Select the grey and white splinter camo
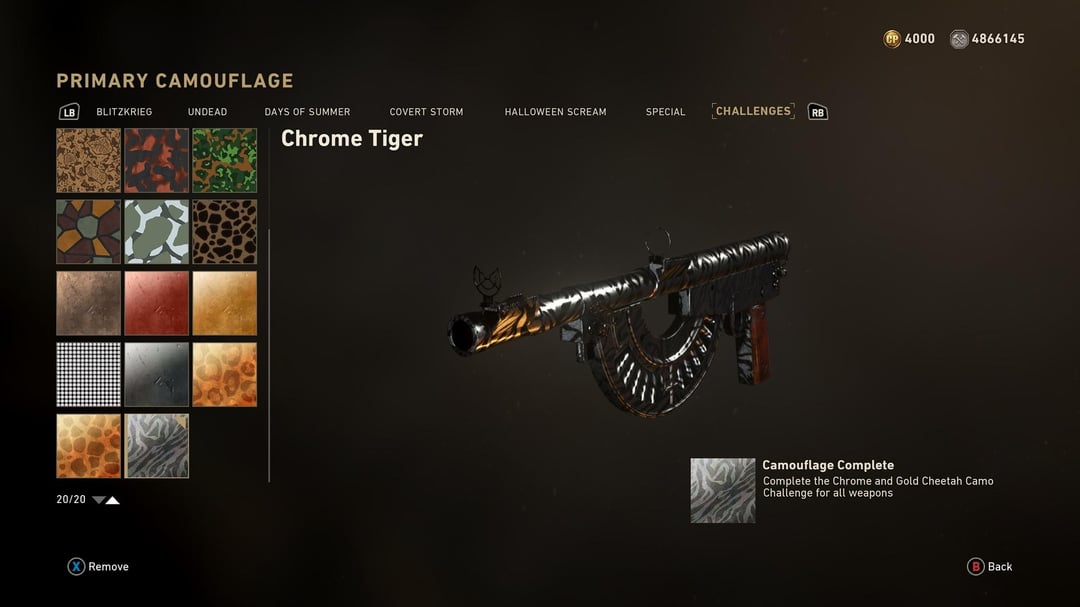Image resolution: width=1080 pixels, height=607 pixels. [x=157, y=232]
